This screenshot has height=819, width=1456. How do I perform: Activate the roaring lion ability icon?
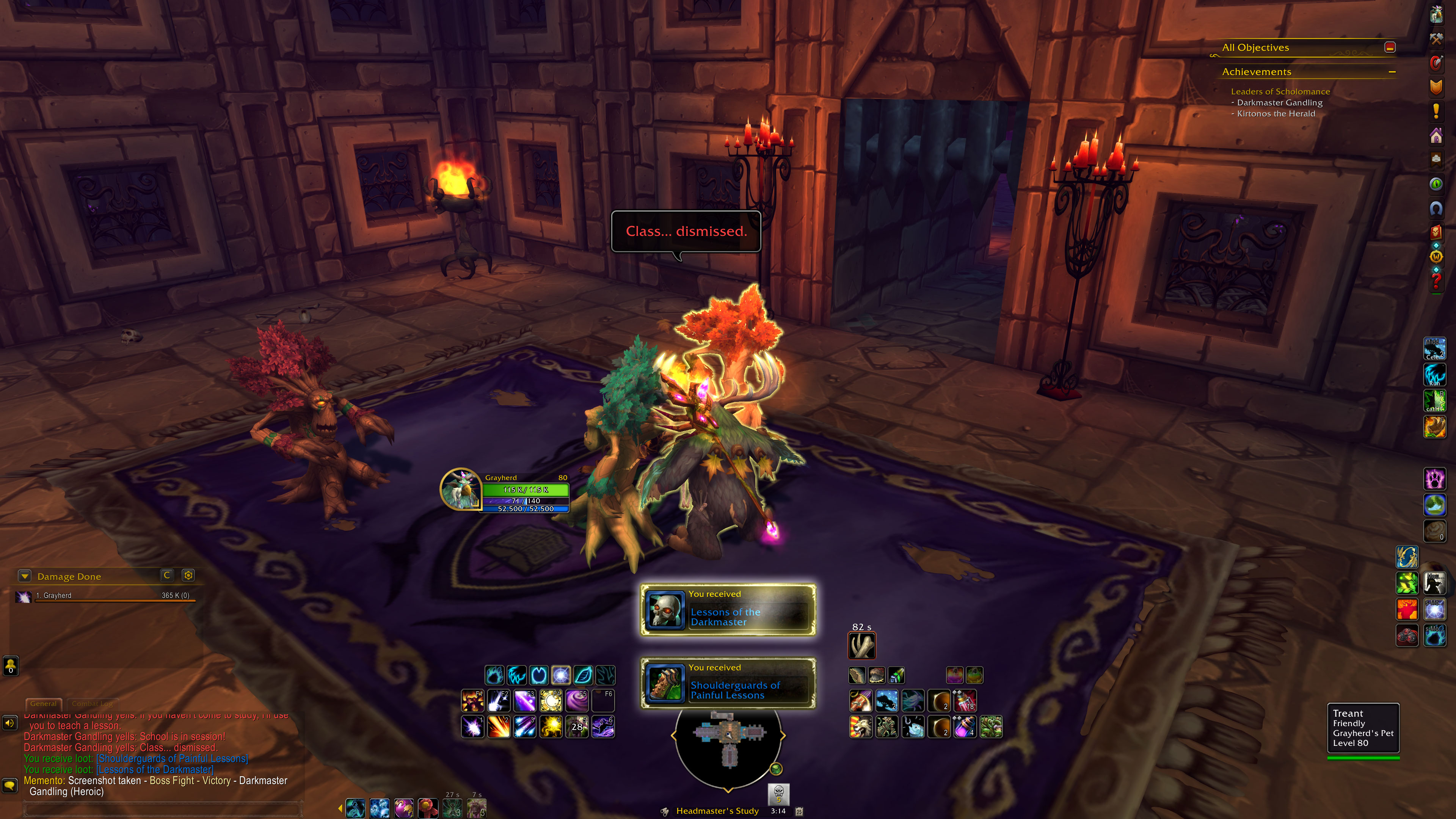pyautogui.click(x=860, y=727)
